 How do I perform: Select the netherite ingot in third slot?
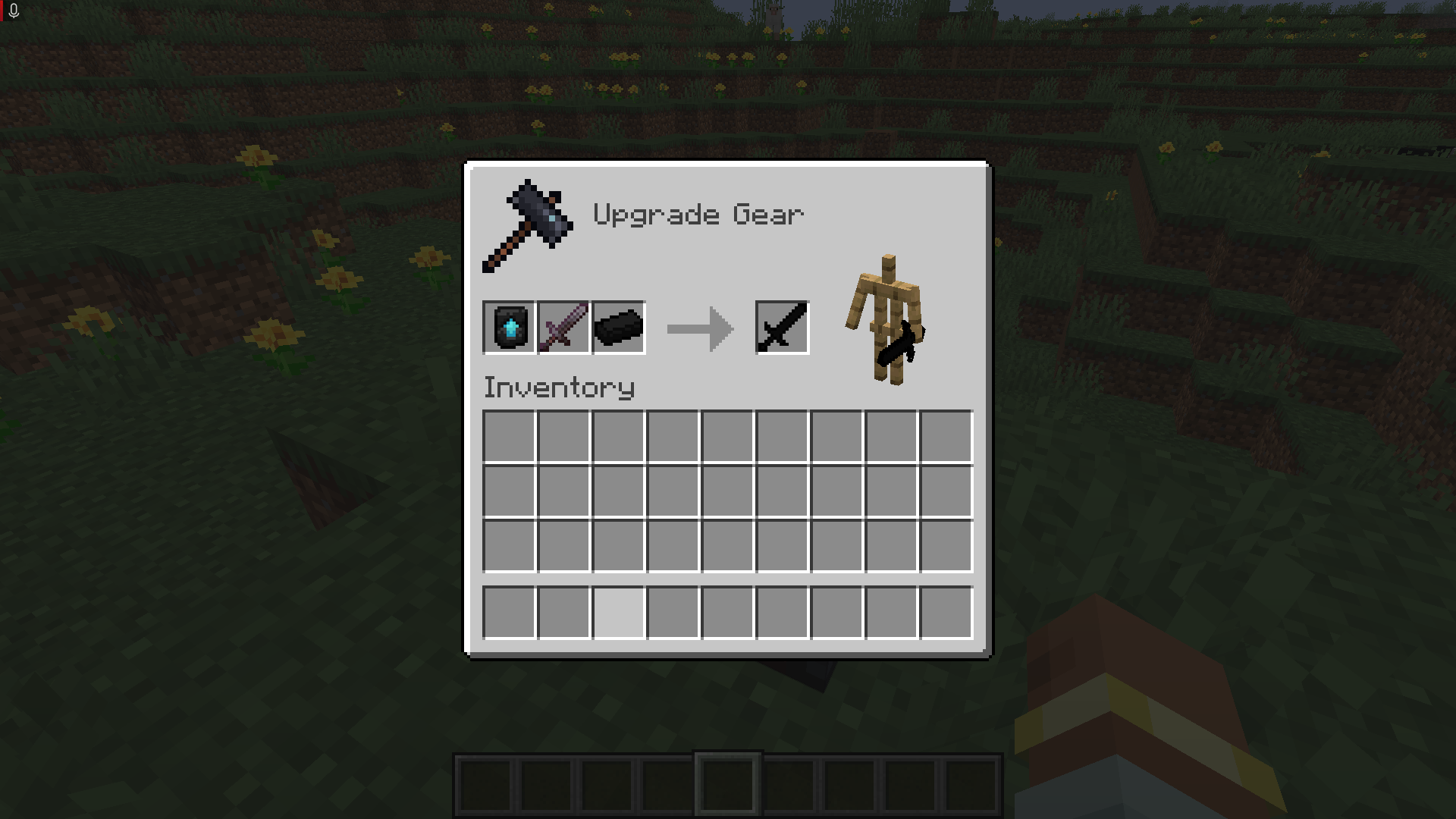click(x=617, y=328)
